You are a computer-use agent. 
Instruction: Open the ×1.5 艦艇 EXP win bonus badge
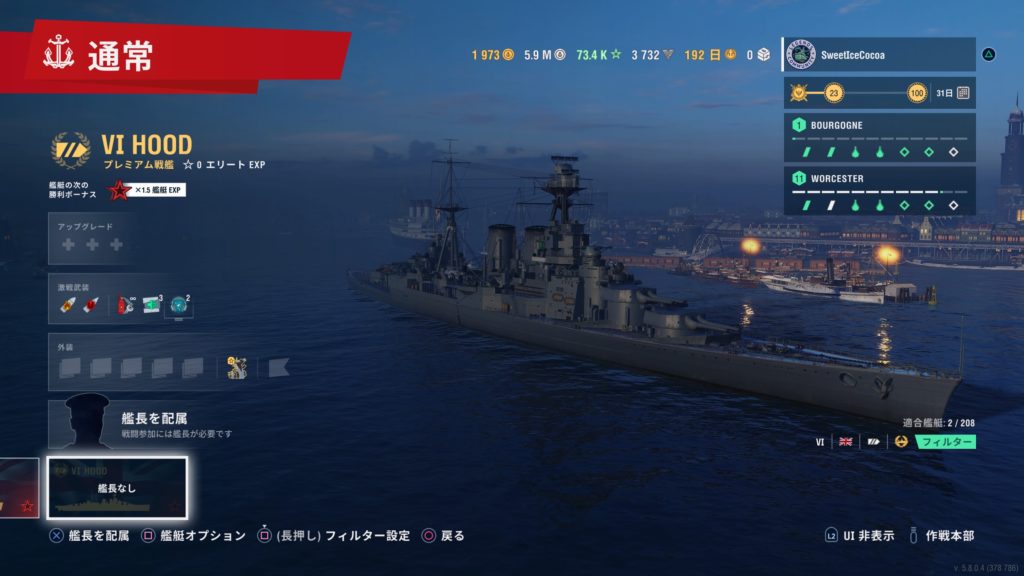tap(146, 191)
